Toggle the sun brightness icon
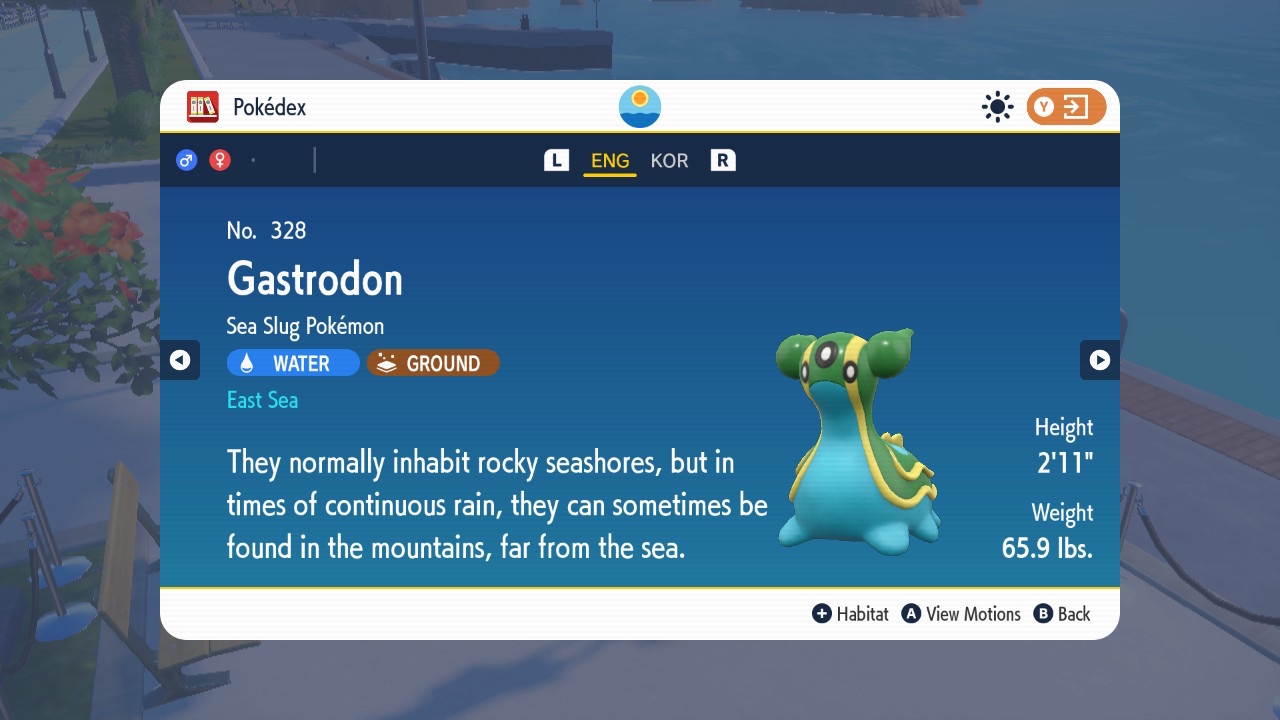1280x720 pixels. 997,107
